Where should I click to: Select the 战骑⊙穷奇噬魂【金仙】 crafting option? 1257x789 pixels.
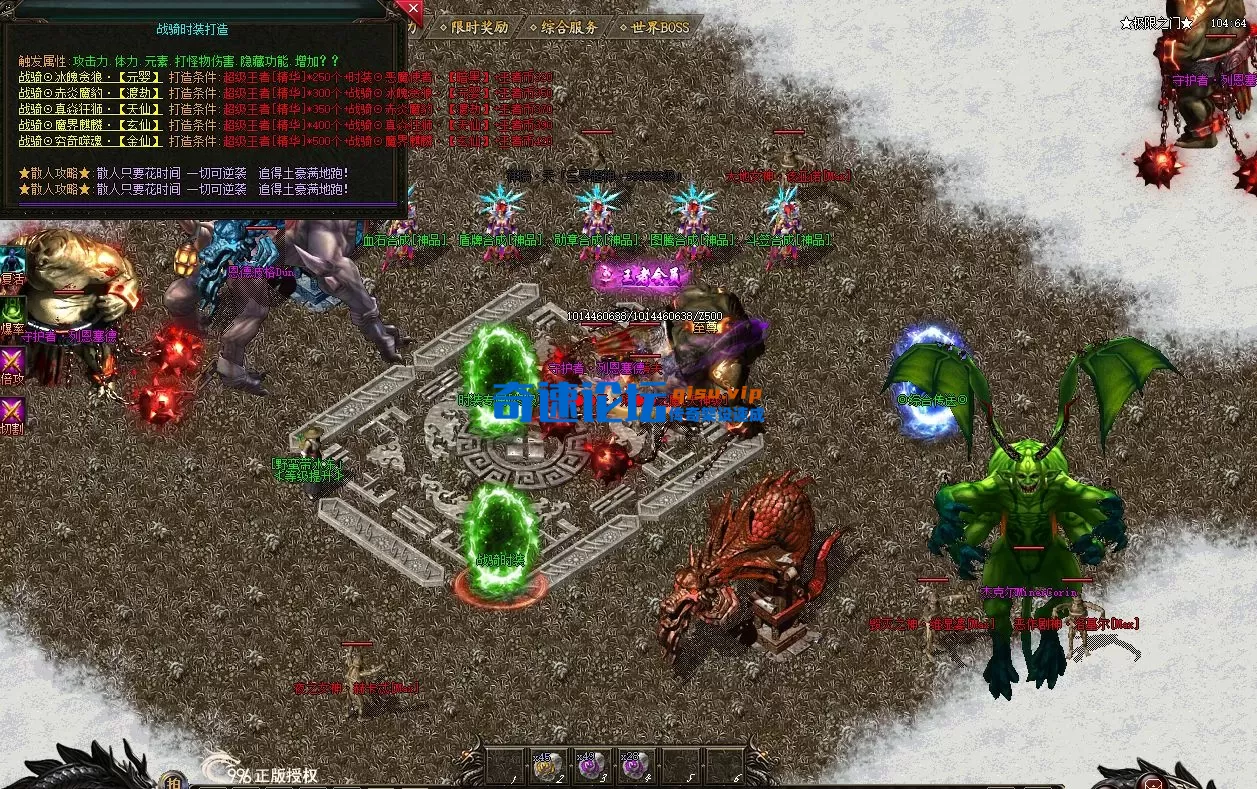click(x=89, y=141)
